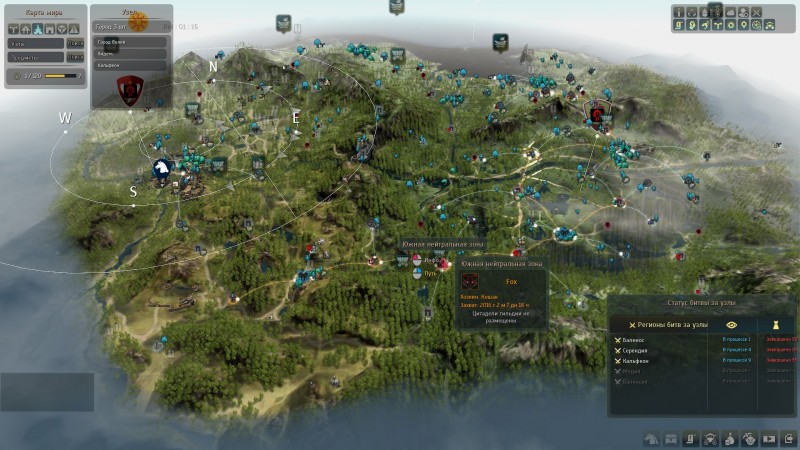Toggle the info 'i' map filter icon
Screen dimensions: 800x450
tap(679, 12)
